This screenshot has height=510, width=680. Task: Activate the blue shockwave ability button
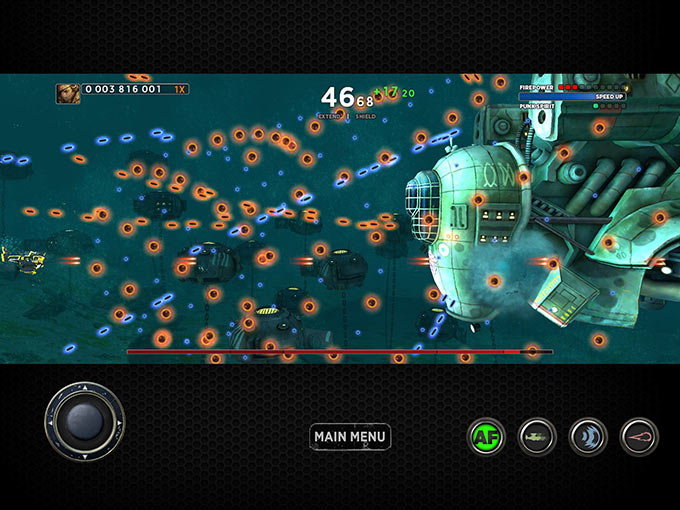588,437
